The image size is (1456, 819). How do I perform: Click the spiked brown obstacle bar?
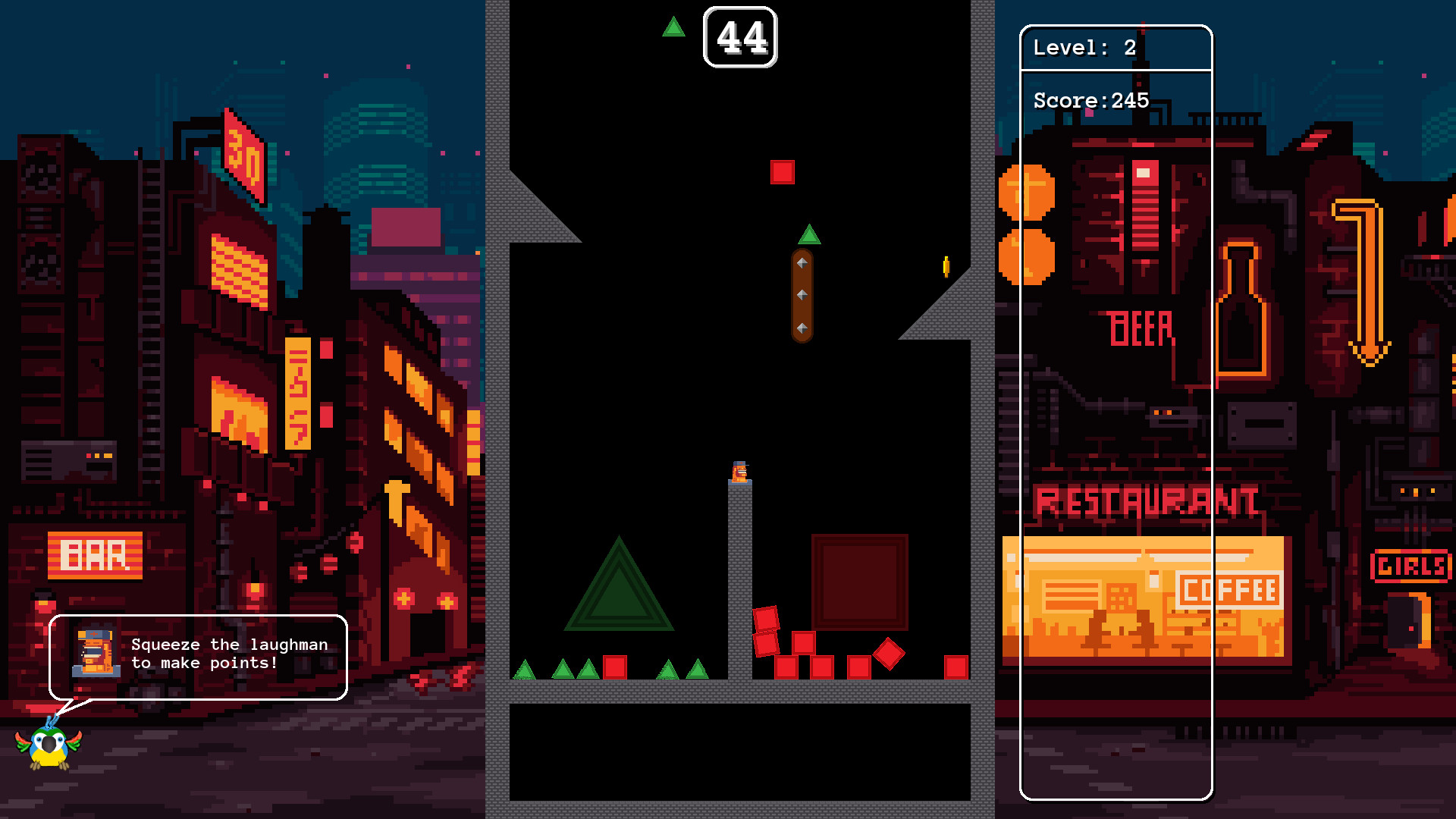click(x=802, y=296)
